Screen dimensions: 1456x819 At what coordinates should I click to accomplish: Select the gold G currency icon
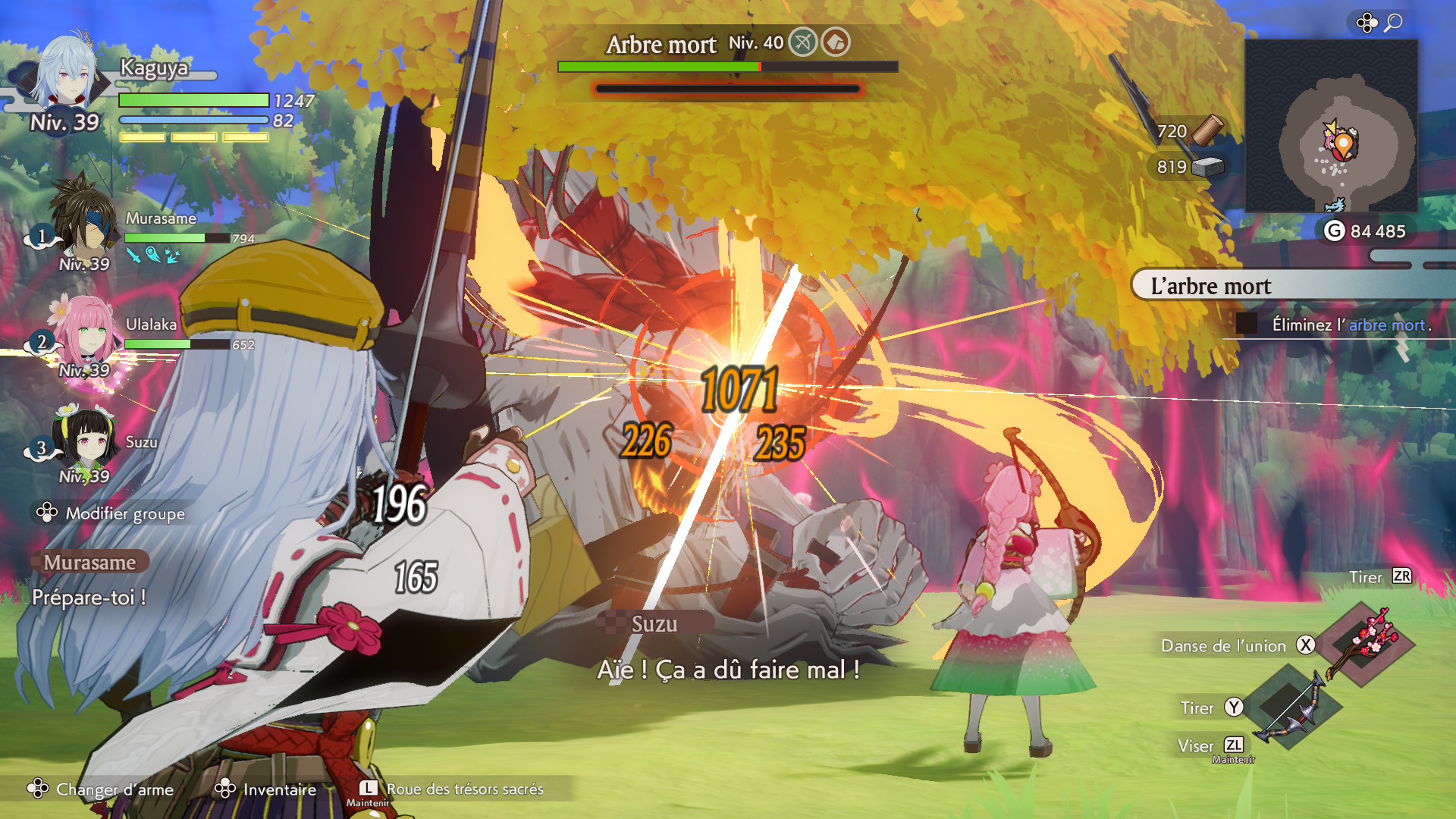tap(1334, 231)
